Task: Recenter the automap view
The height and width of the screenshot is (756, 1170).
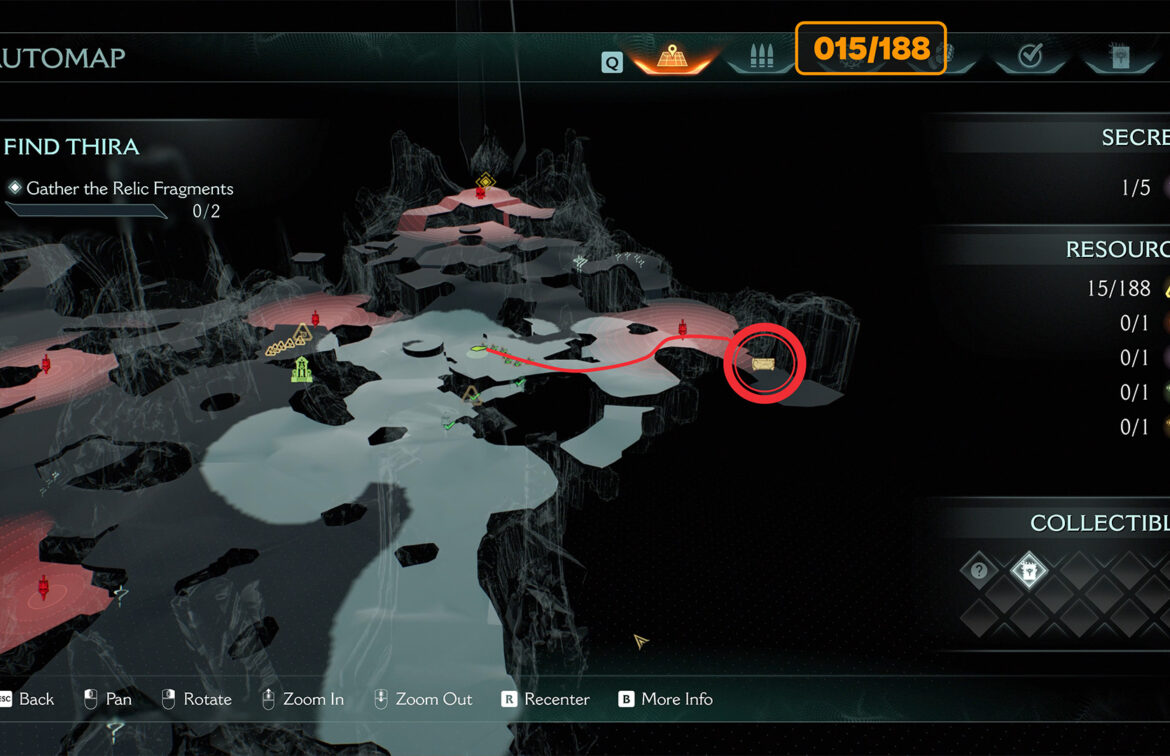Action: coord(545,699)
